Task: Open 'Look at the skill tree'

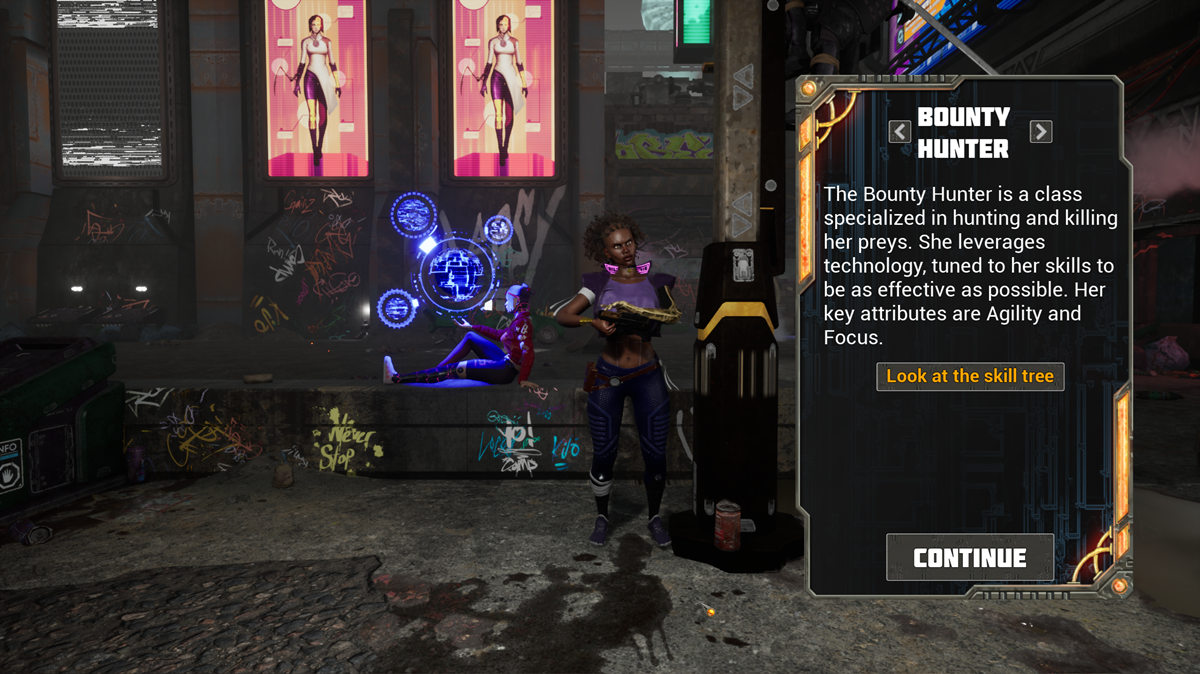Action: coord(970,376)
